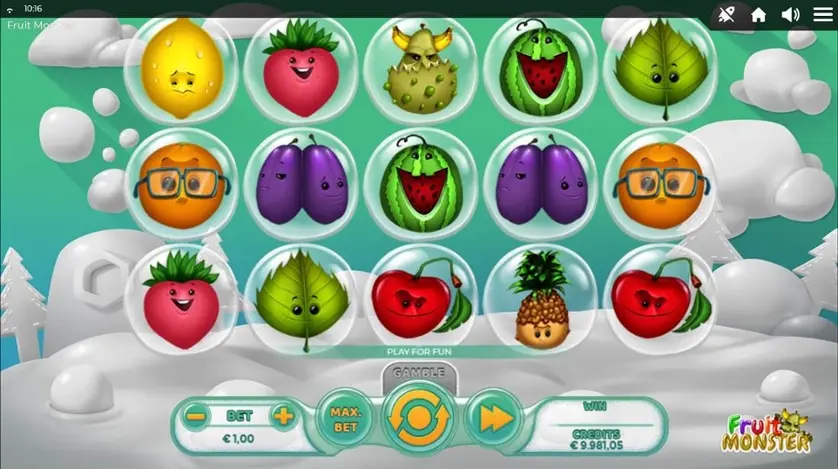Screen dimensions: 838x469
Task: Decrease the bet with the minus button
Action: coord(197,416)
